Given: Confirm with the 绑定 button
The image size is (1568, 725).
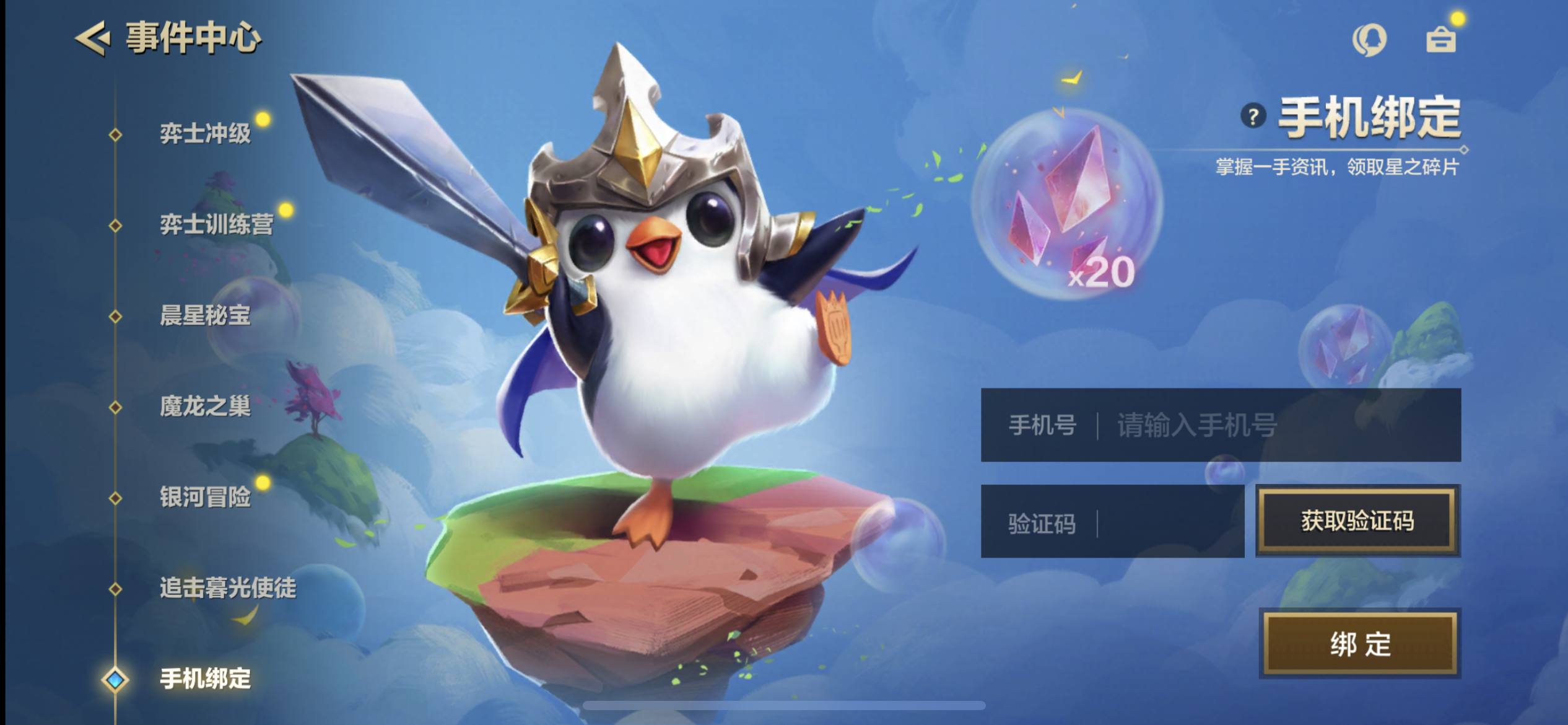Looking at the screenshot, I should pyautogui.click(x=1360, y=644).
